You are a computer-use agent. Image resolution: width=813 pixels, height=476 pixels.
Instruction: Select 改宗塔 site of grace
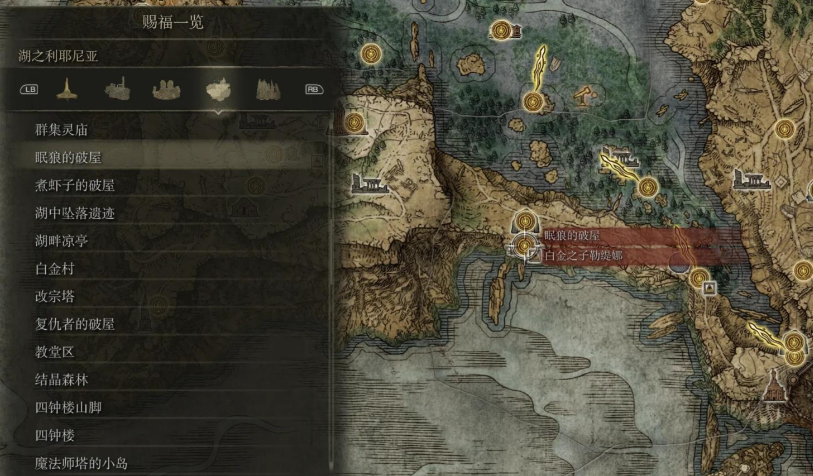(55, 297)
